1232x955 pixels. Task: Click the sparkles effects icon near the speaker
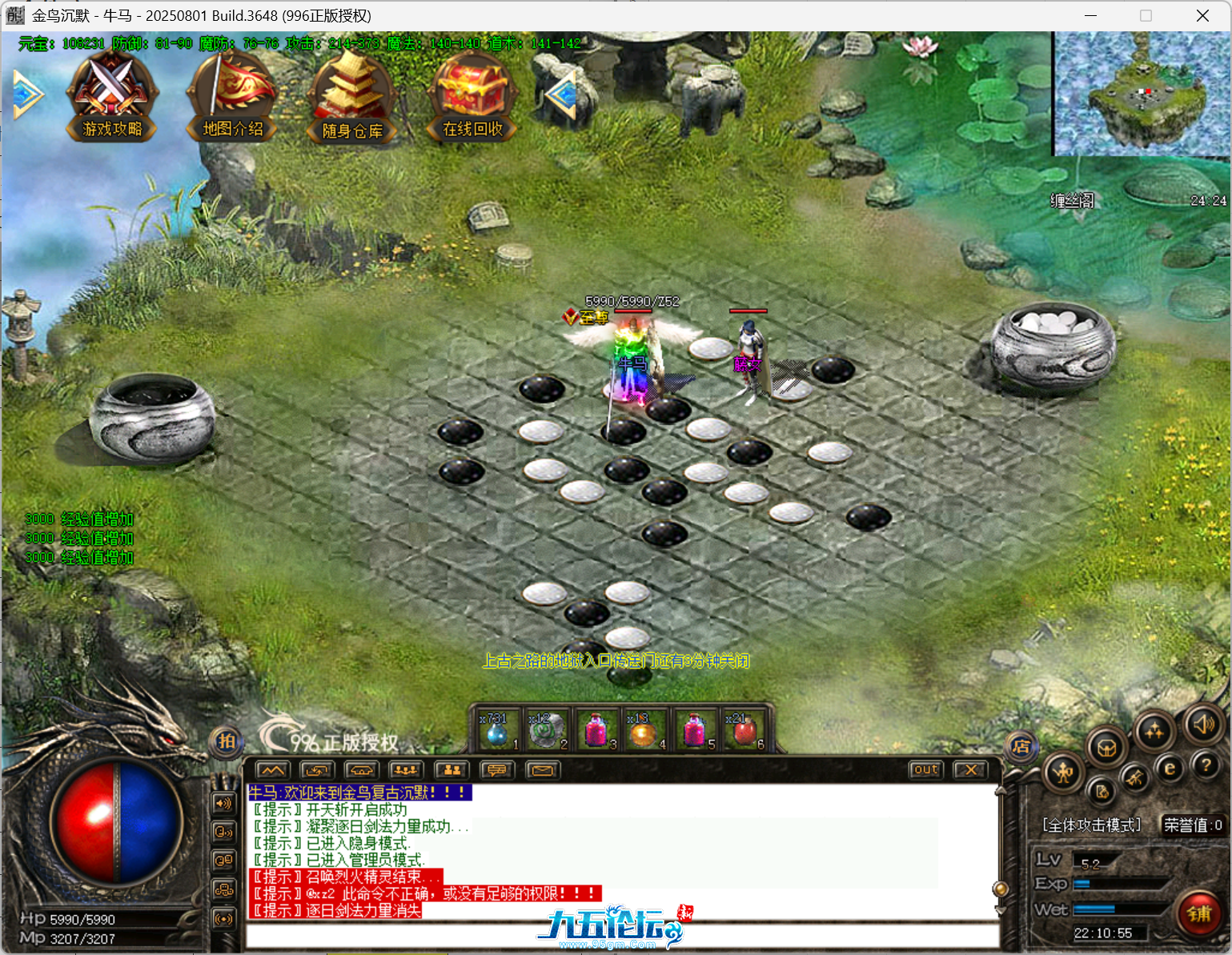click(1154, 731)
